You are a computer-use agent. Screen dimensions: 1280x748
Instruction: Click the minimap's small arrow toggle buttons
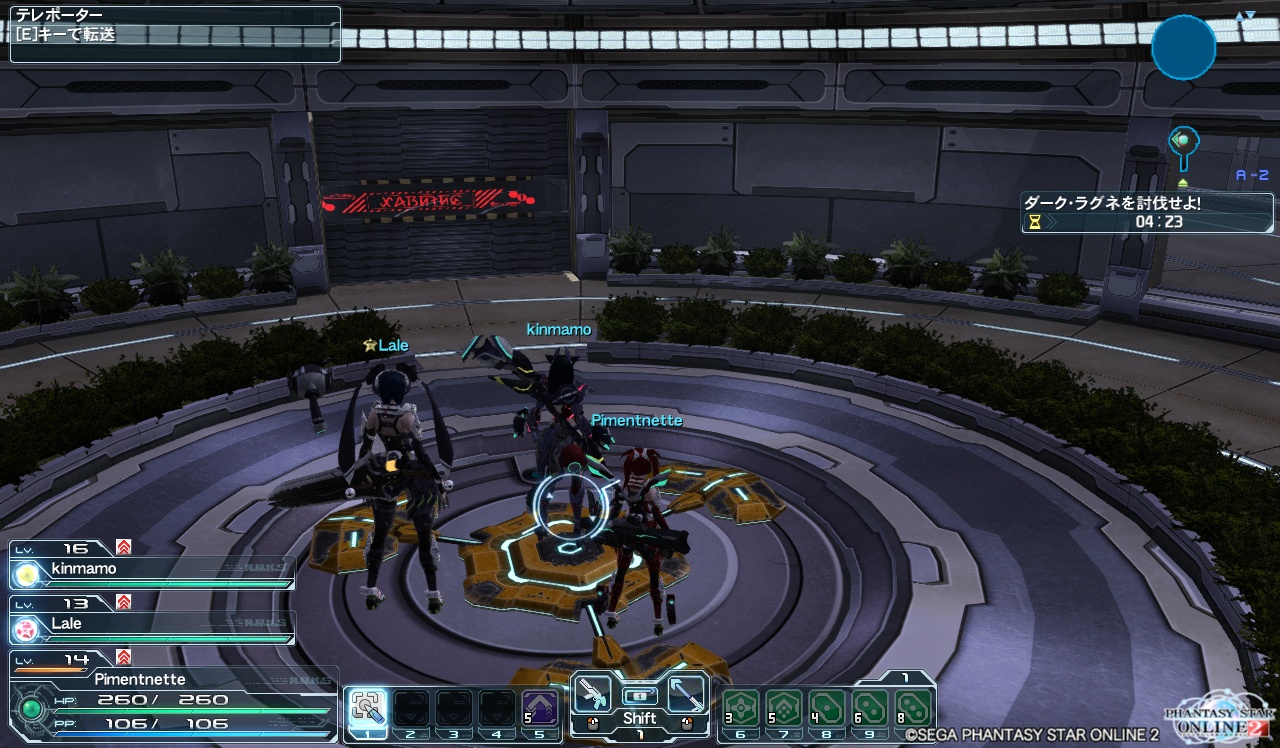coord(1244,16)
